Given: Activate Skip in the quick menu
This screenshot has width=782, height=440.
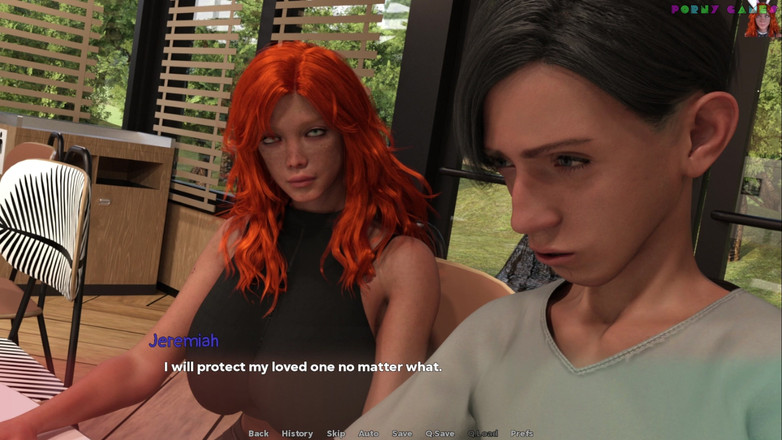Looking at the screenshot, I should point(336,433).
